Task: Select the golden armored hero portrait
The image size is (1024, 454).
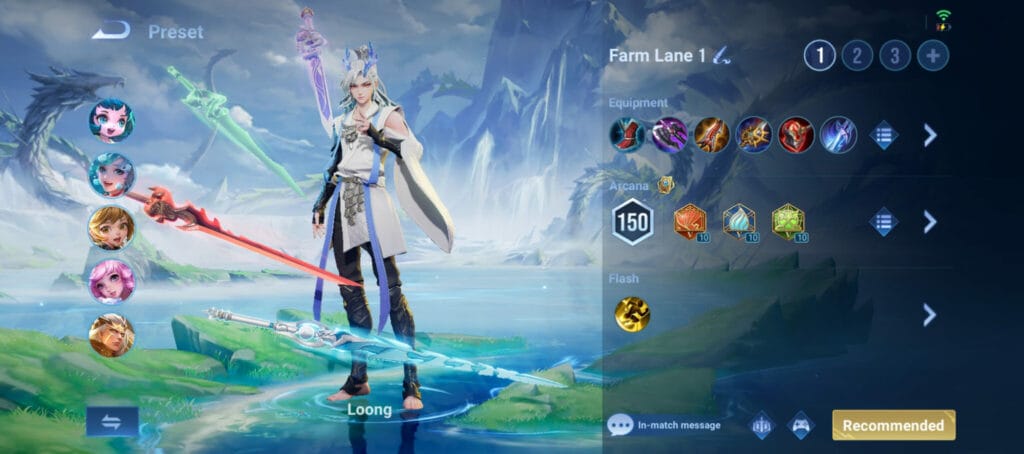Action: coord(111,335)
